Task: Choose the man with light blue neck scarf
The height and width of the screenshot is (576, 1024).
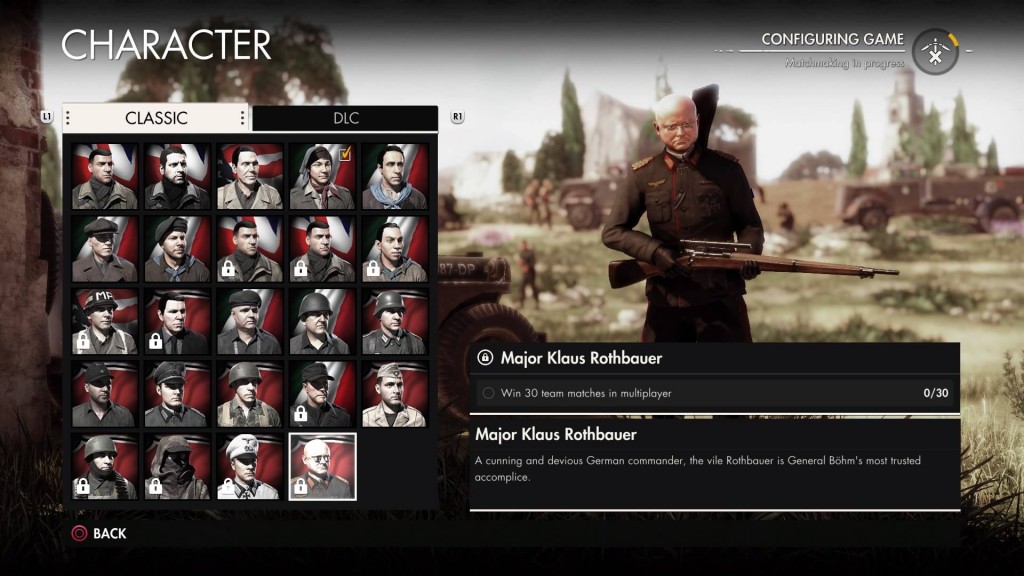Action: click(x=394, y=176)
